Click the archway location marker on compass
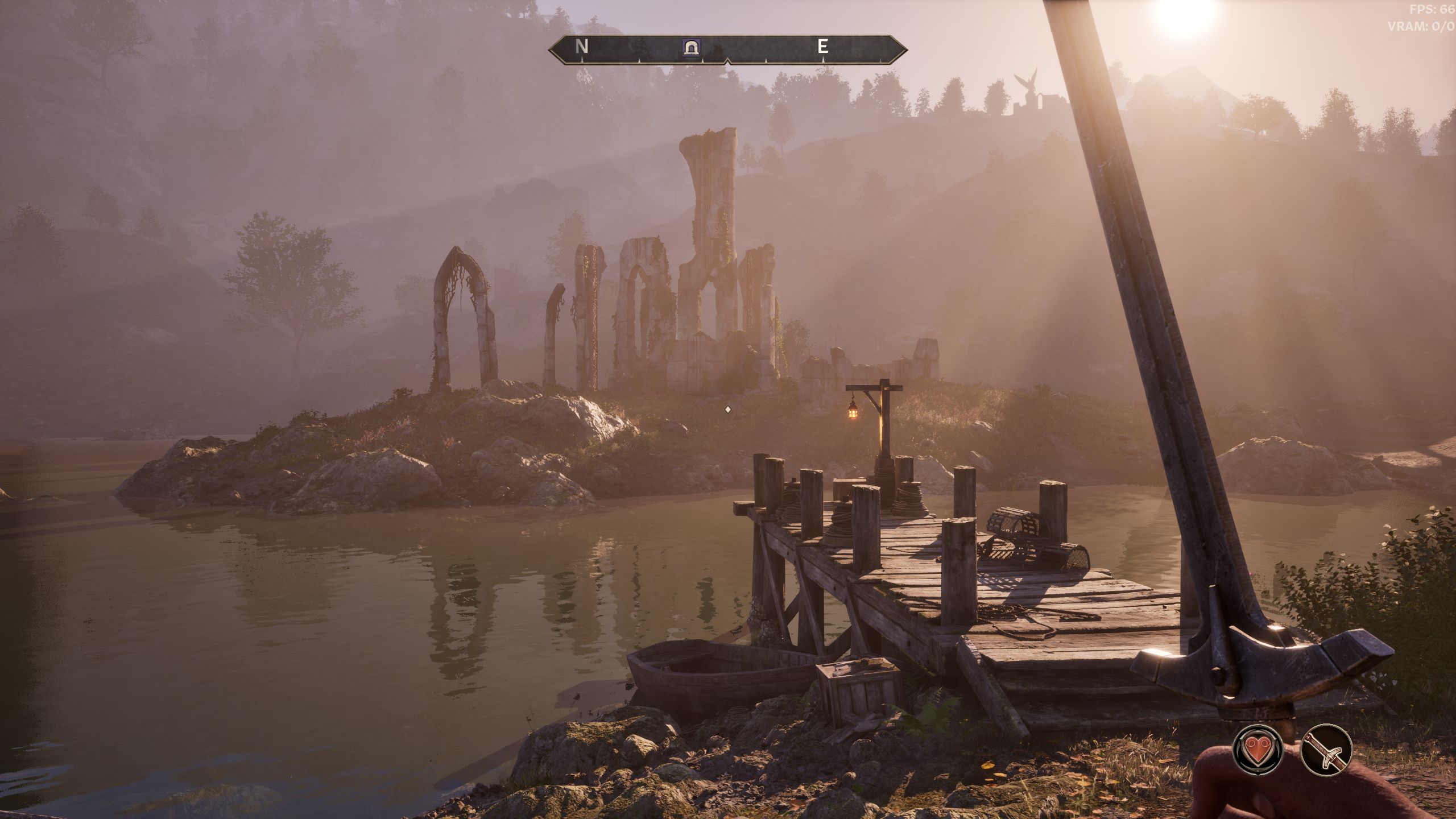The image size is (1456, 819). (x=691, y=48)
